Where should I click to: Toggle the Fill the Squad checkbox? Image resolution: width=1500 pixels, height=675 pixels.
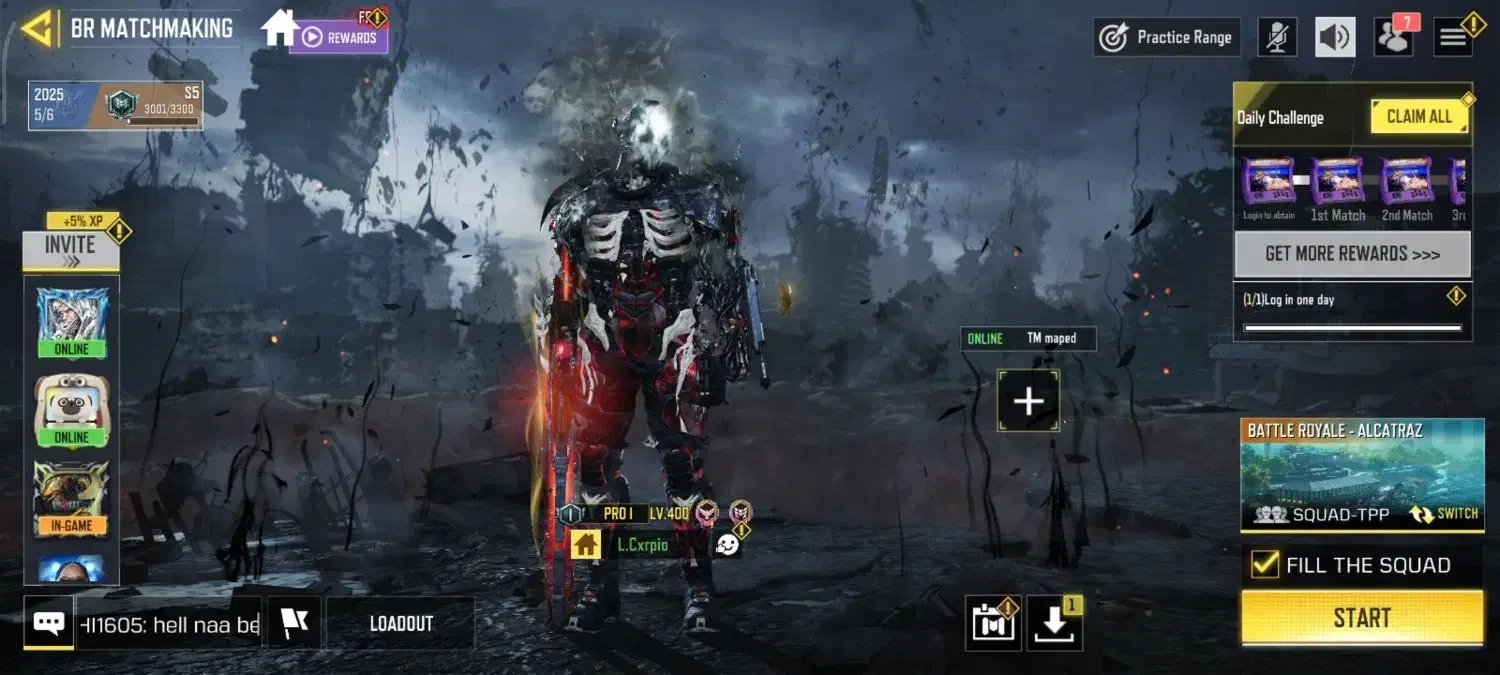[x=1265, y=565]
